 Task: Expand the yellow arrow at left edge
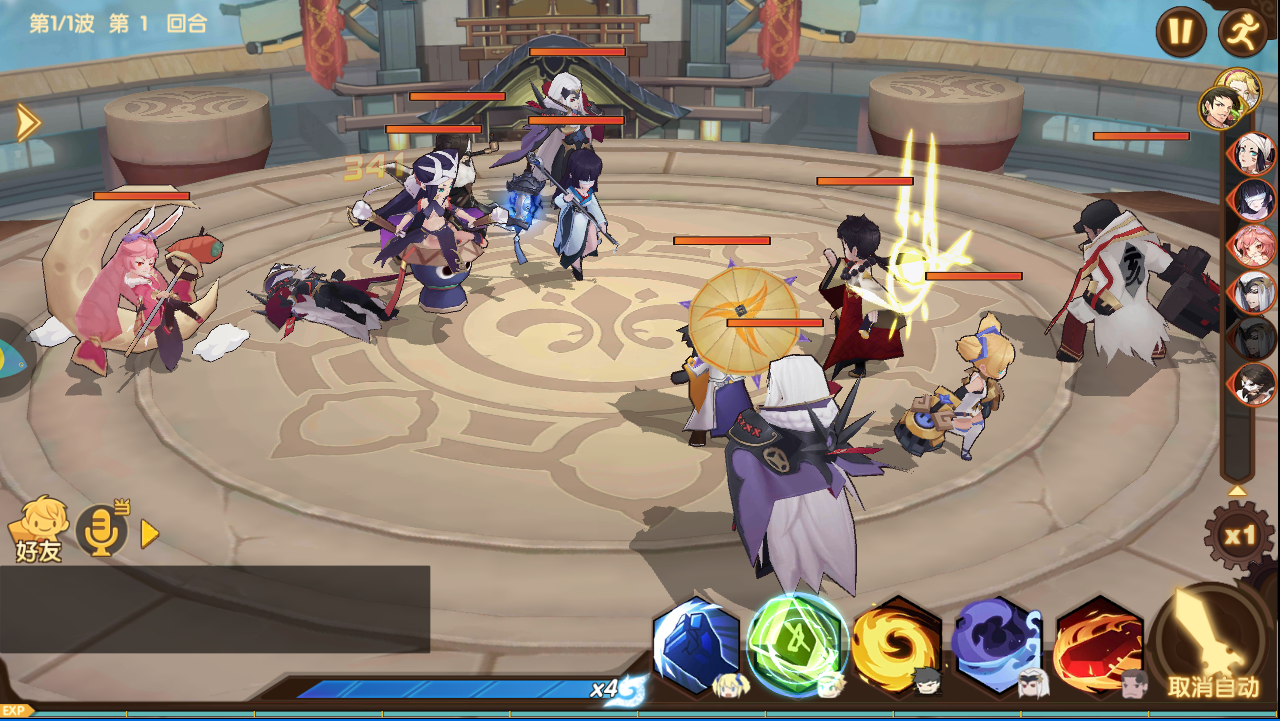pos(27,122)
